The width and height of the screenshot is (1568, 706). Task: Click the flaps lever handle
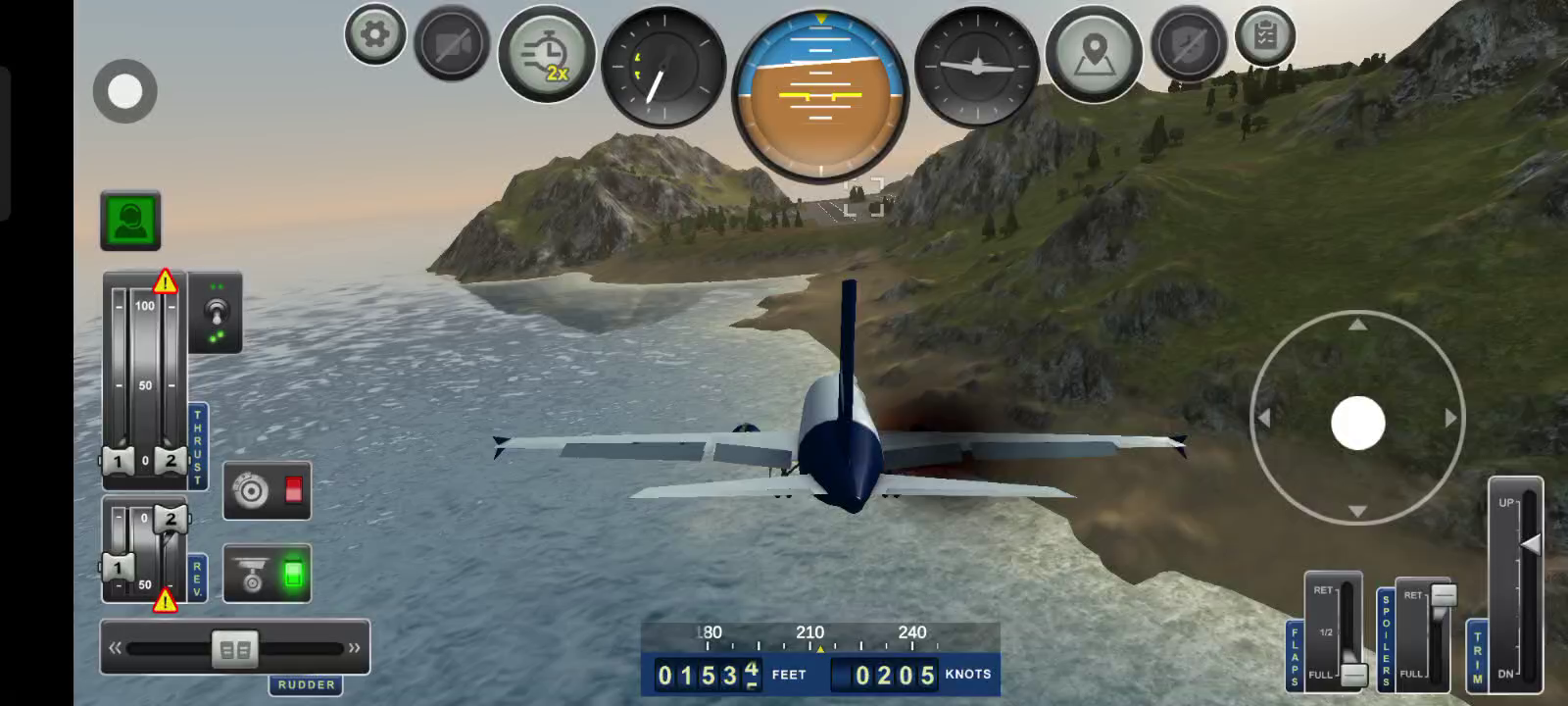point(1353,675)
